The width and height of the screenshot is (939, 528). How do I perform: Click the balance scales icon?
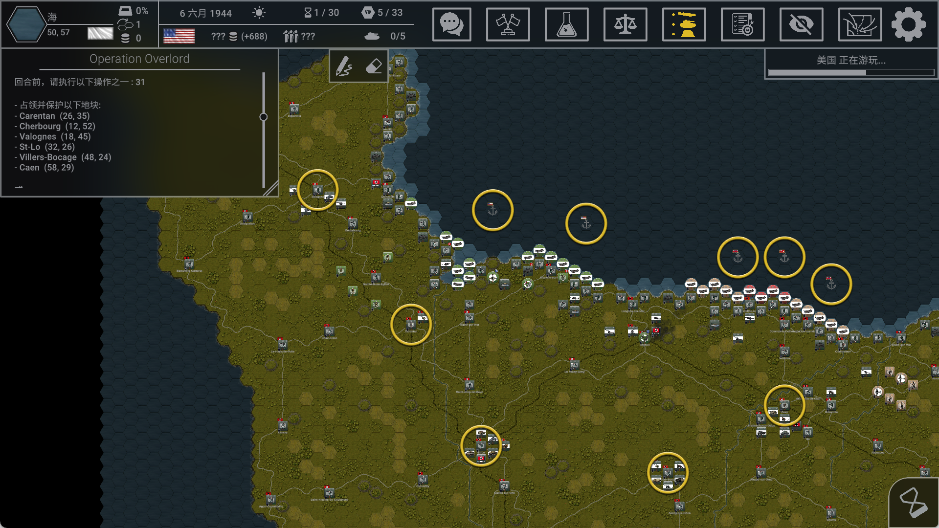point(625,24)
